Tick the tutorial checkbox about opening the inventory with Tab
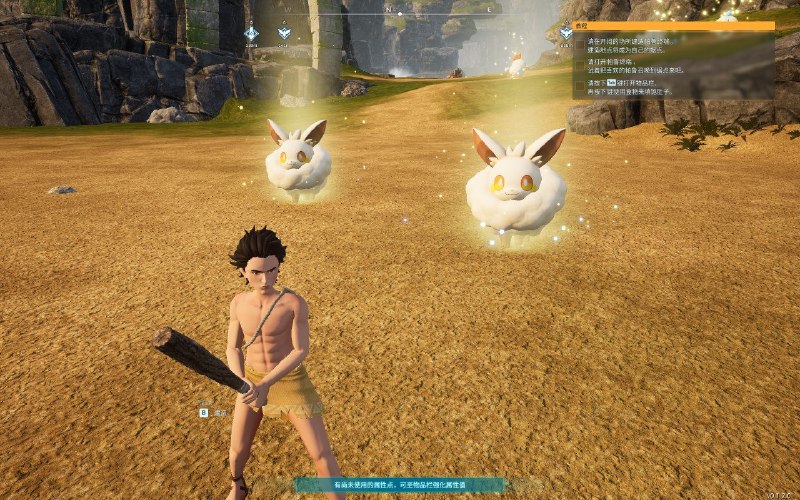800x500 pixels. pyautogui.click(x=580, y=85)
